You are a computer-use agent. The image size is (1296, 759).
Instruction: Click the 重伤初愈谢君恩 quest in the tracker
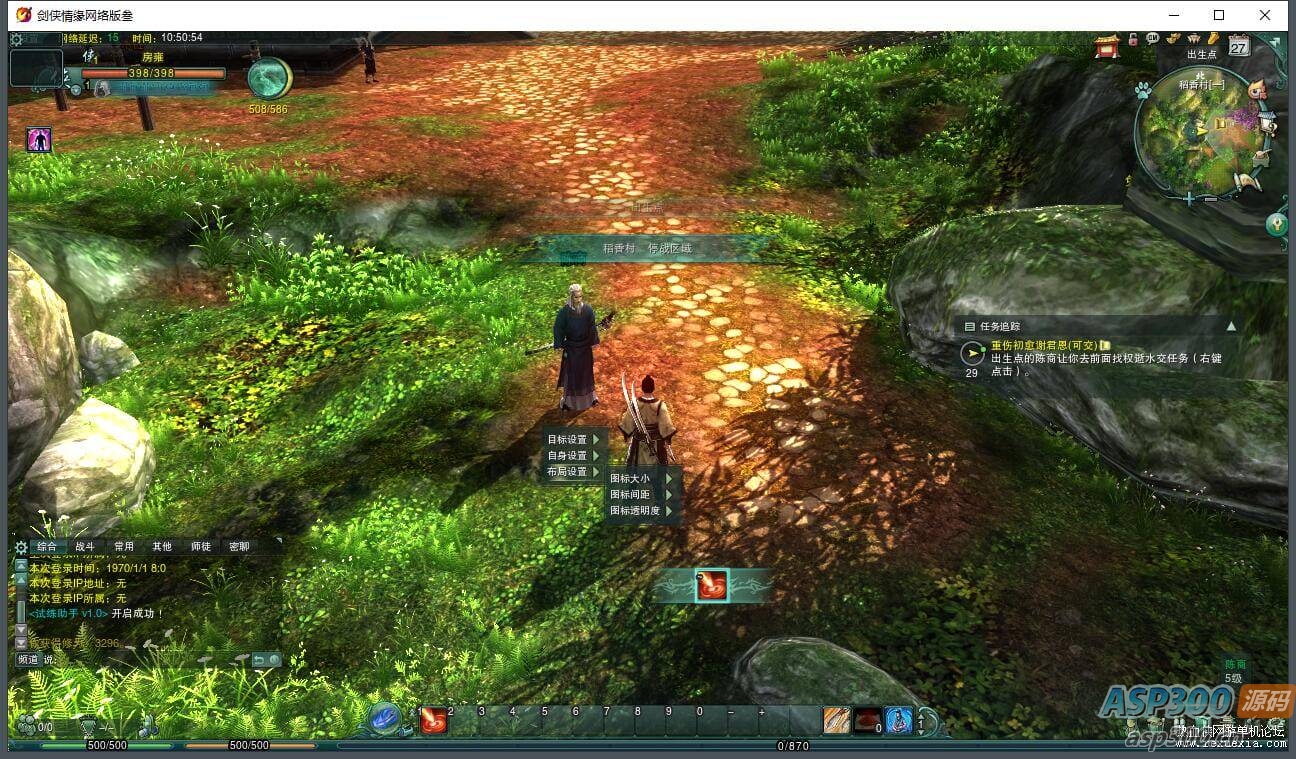tap(1043, 345)
